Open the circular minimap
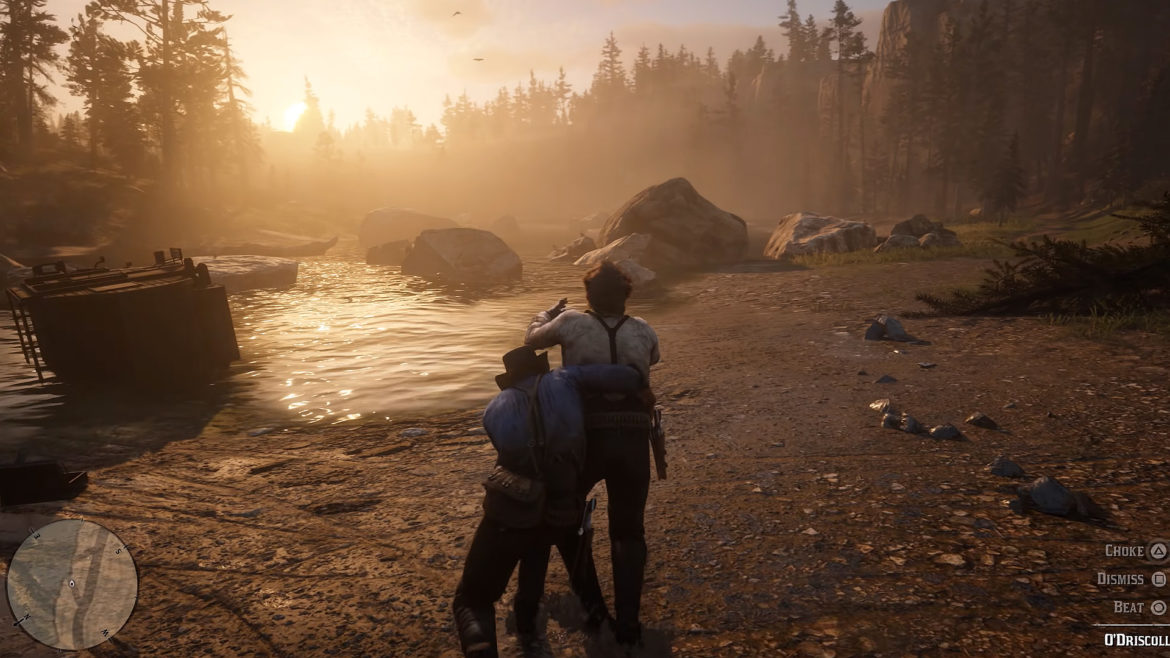The width and height of the screenshot is (1170, 658). click(72, 584)
